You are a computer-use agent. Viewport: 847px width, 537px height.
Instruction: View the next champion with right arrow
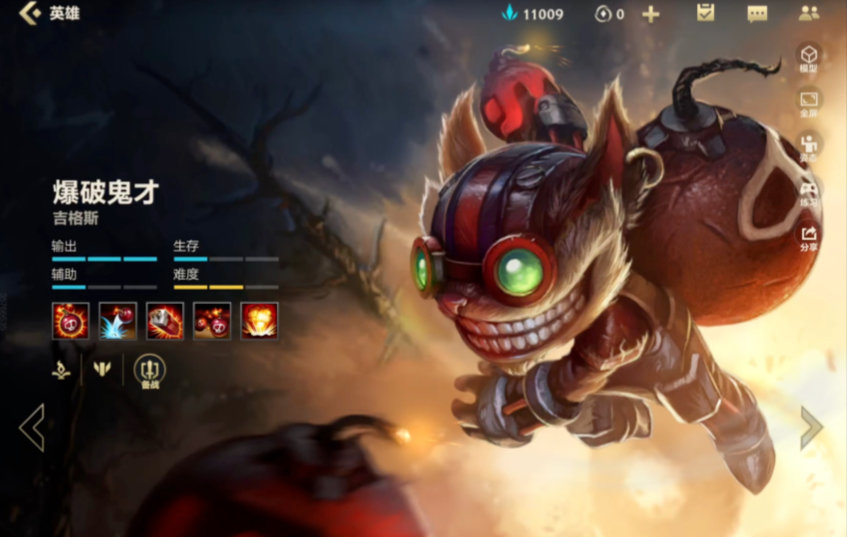point(811,428)
